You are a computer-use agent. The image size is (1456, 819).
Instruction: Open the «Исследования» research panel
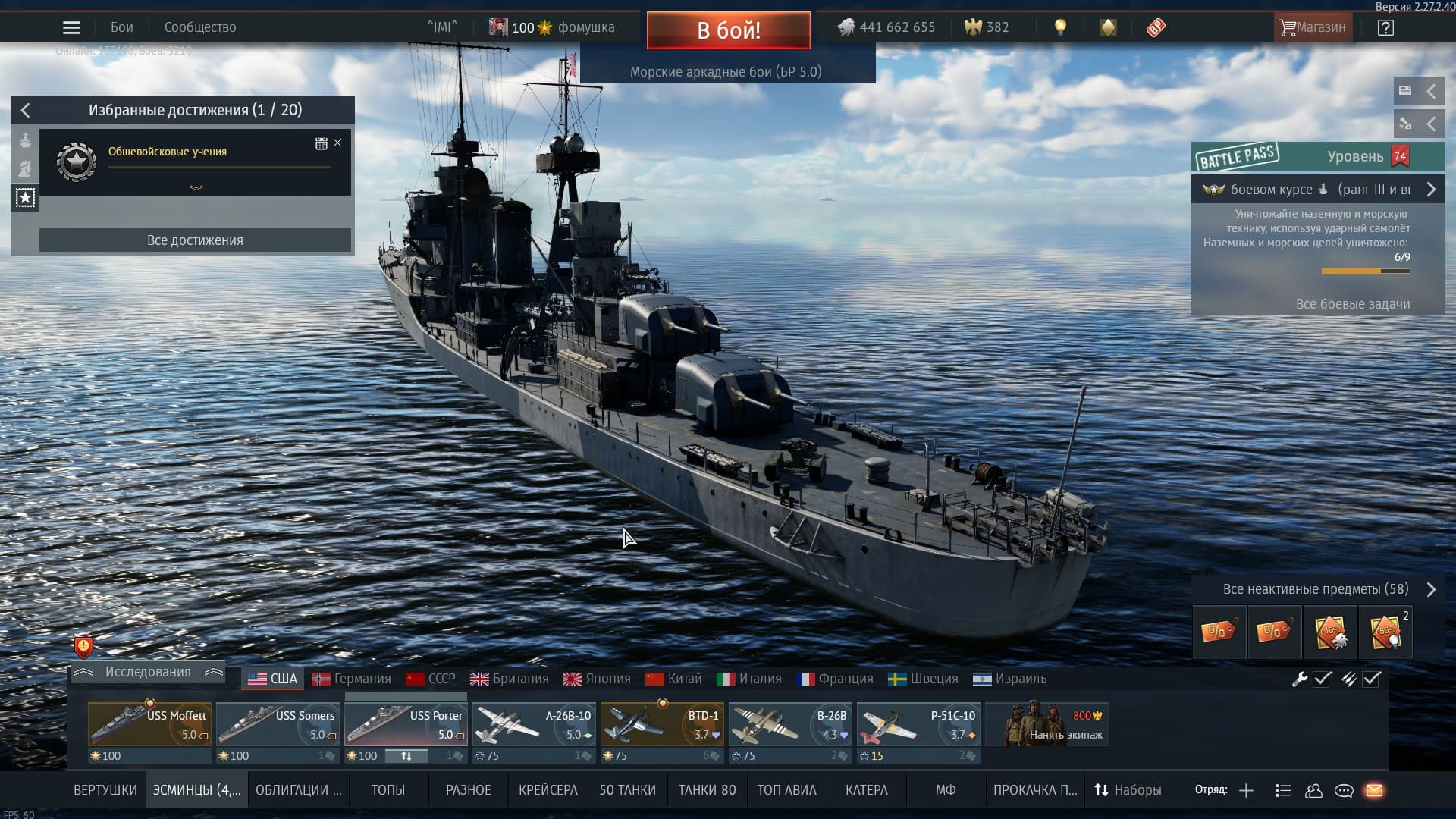[x=148, y=672]
